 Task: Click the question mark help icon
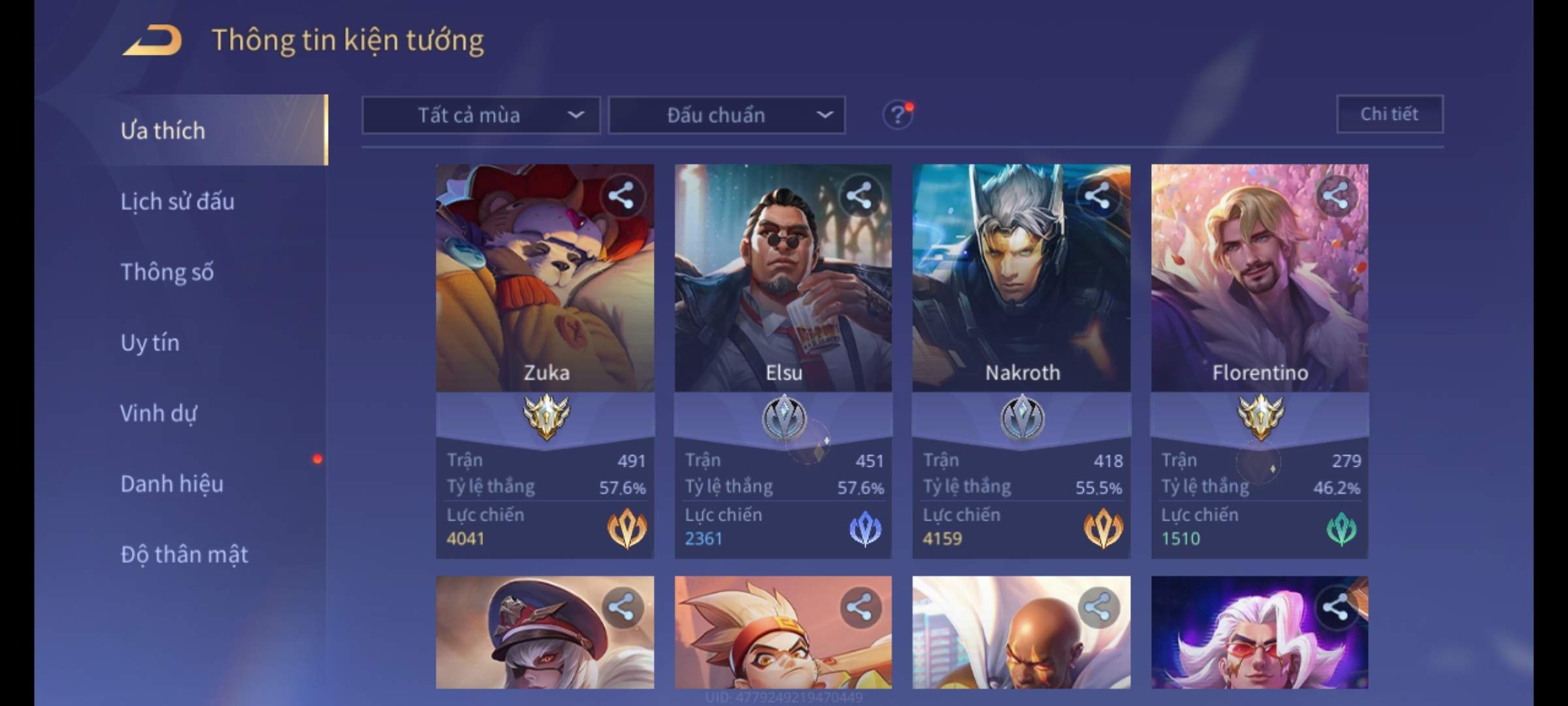pyautogui.click(x=897, y=116)
